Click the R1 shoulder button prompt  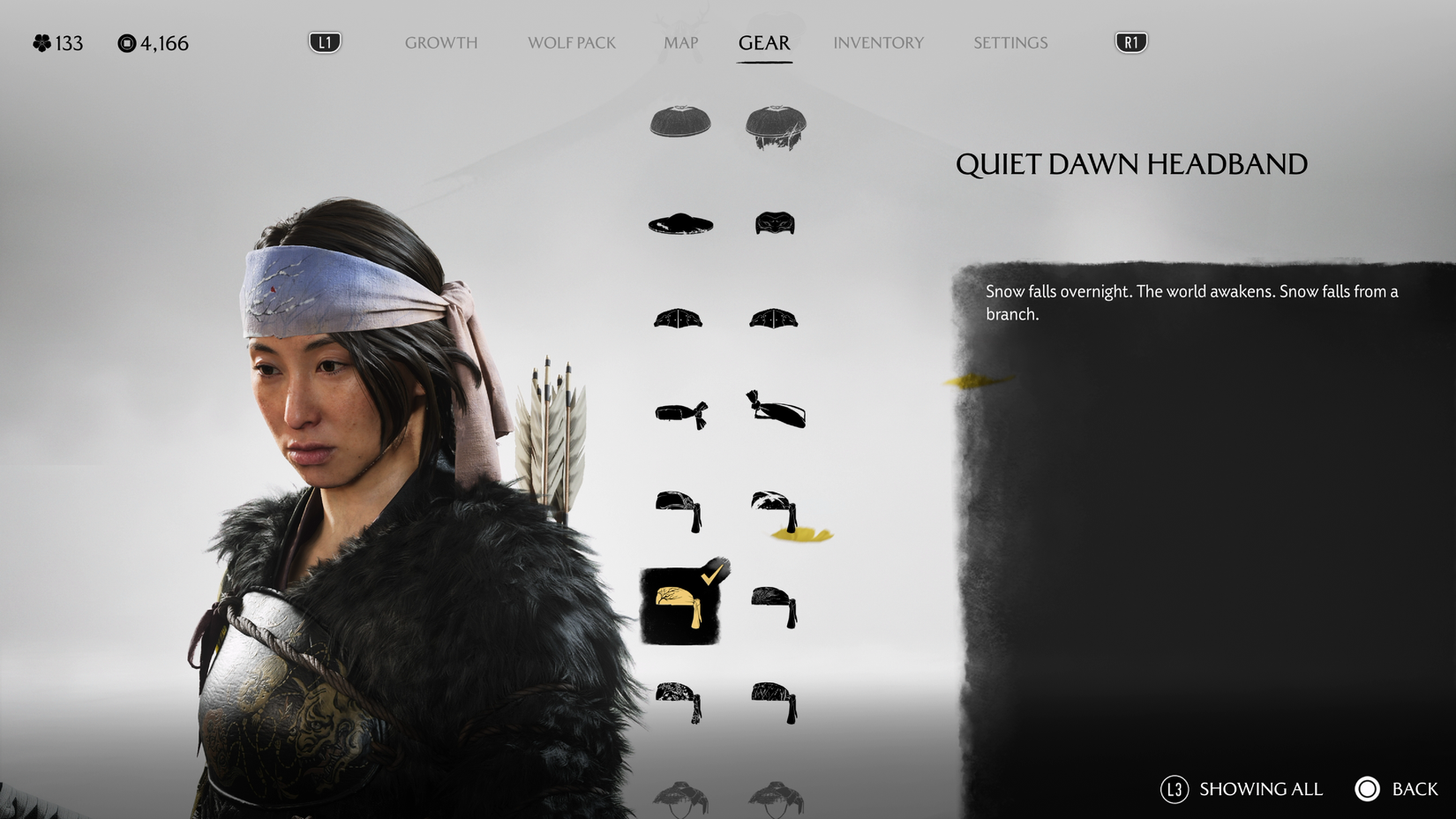pyautogui.click(x=1130, y=41)
